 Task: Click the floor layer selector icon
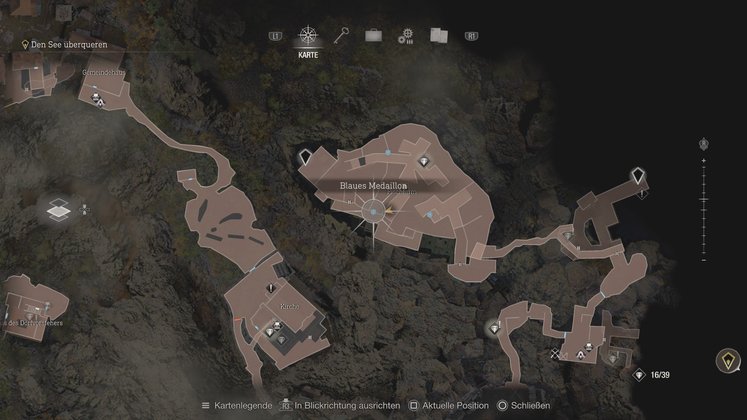pos(57,210)
